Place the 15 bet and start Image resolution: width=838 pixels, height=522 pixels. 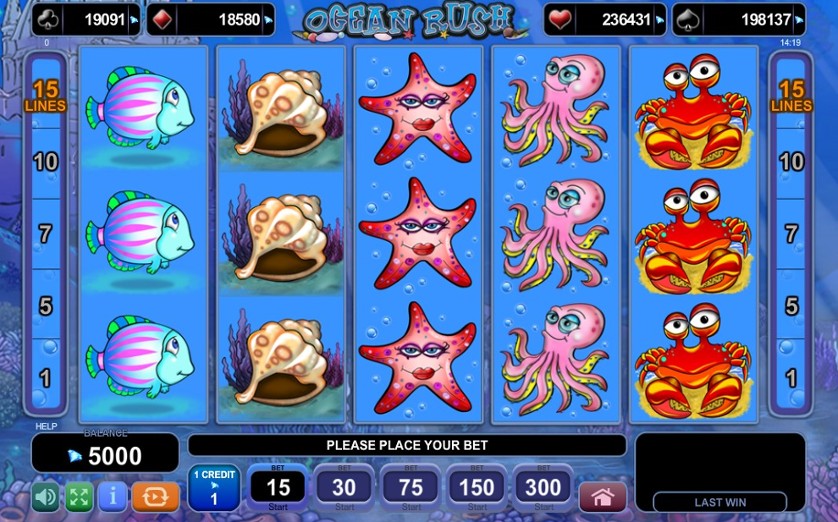pyautogui.click(x=278, y=489)
